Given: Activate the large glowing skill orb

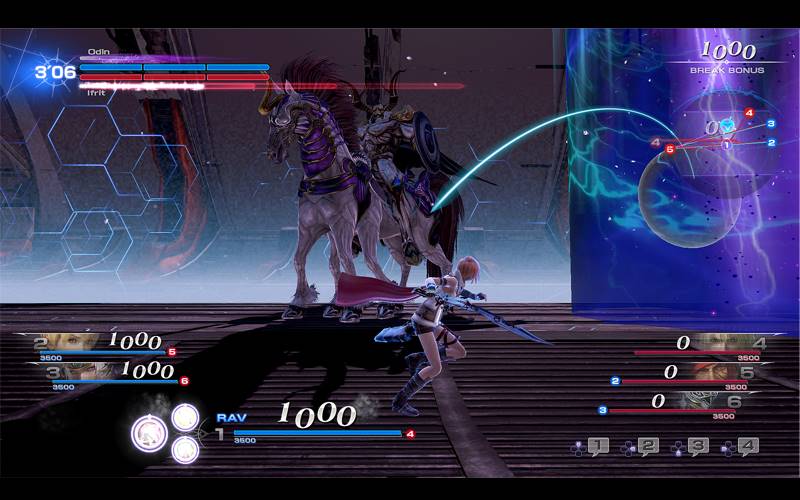Looking at the screenshot, I should [x=150, y=432].
